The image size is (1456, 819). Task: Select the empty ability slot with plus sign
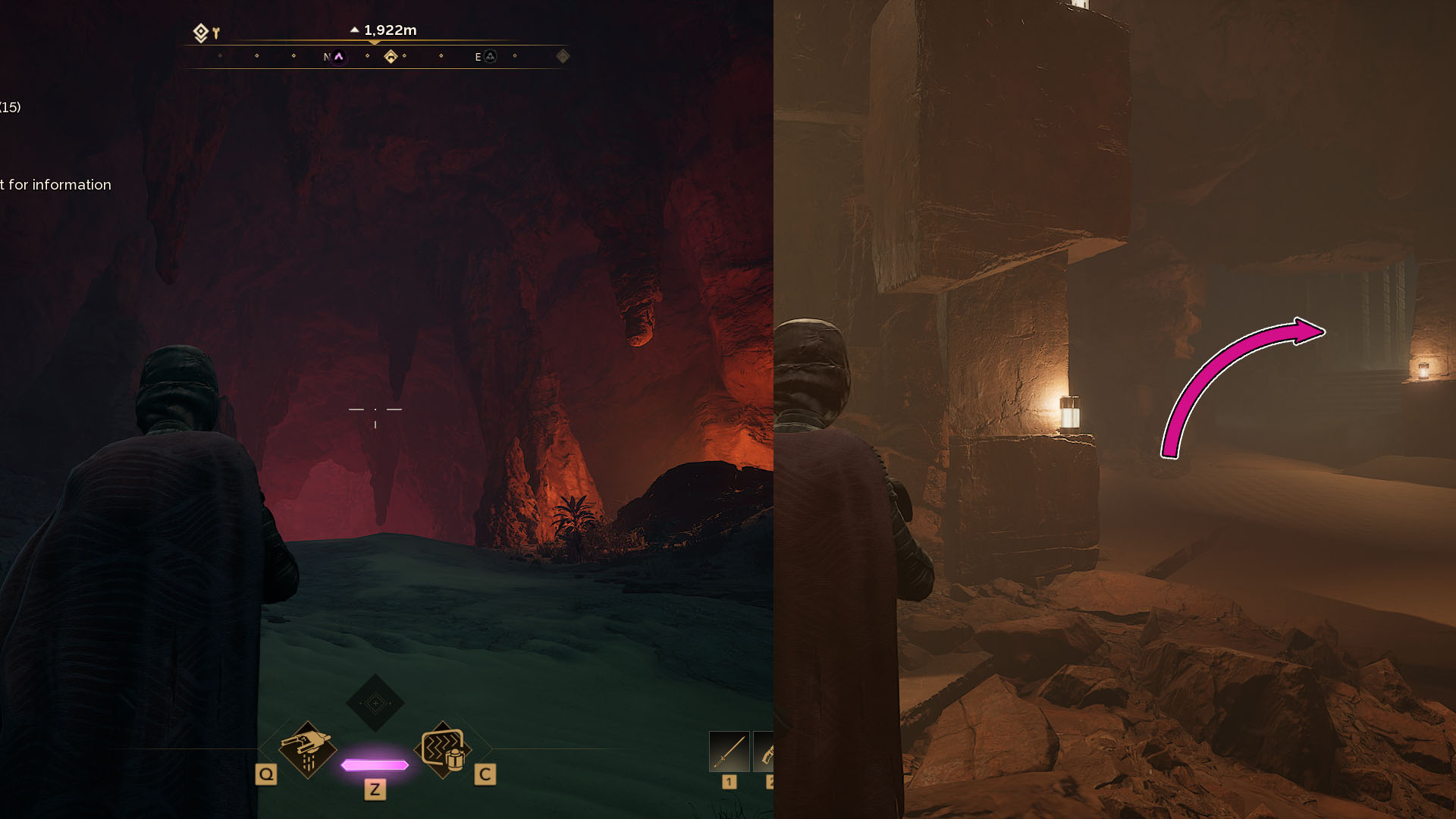[375, 703]
